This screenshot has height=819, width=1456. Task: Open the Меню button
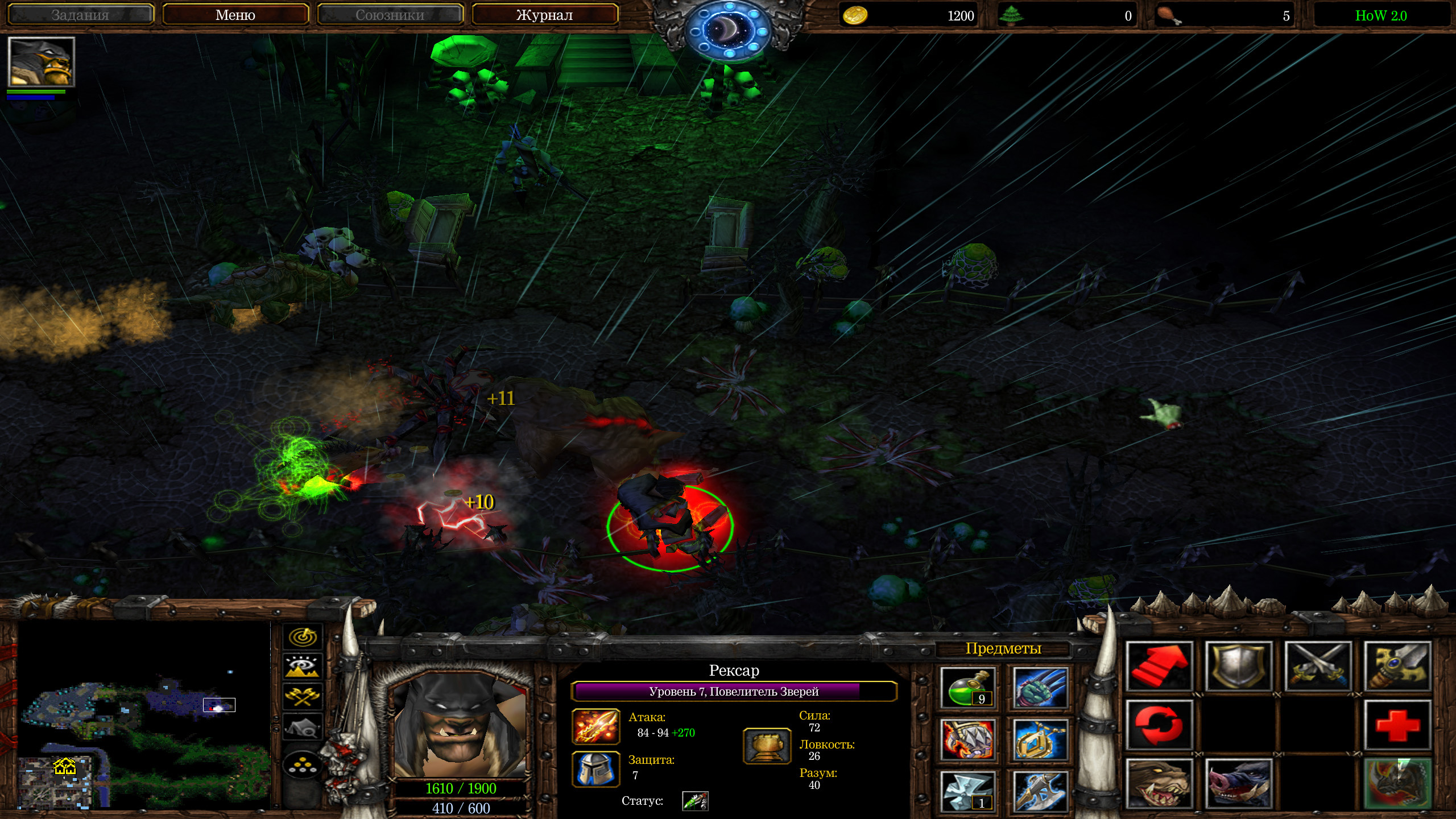point(235,15)
